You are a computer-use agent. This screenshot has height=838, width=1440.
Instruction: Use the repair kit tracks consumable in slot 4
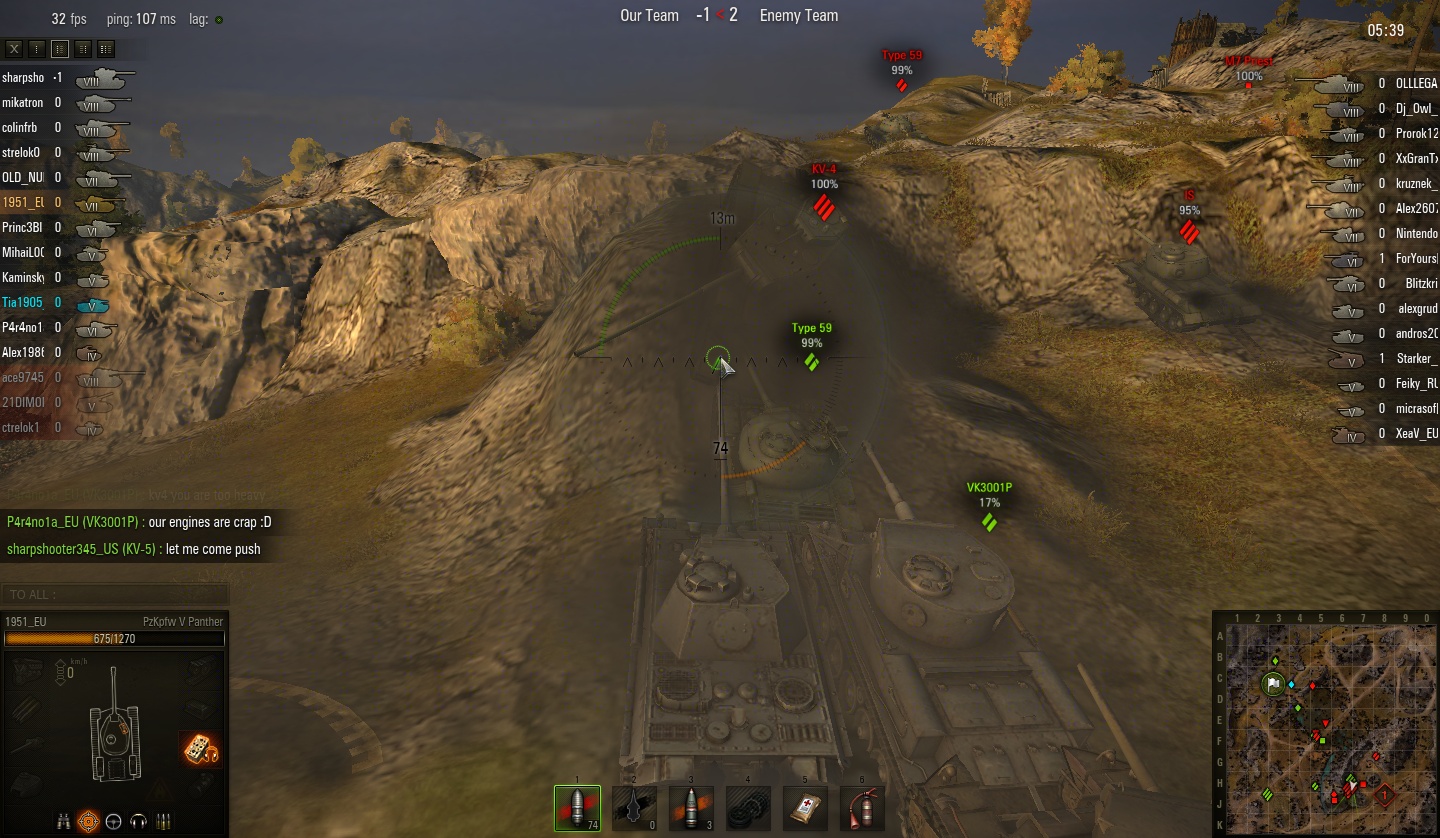click(748, 807)
